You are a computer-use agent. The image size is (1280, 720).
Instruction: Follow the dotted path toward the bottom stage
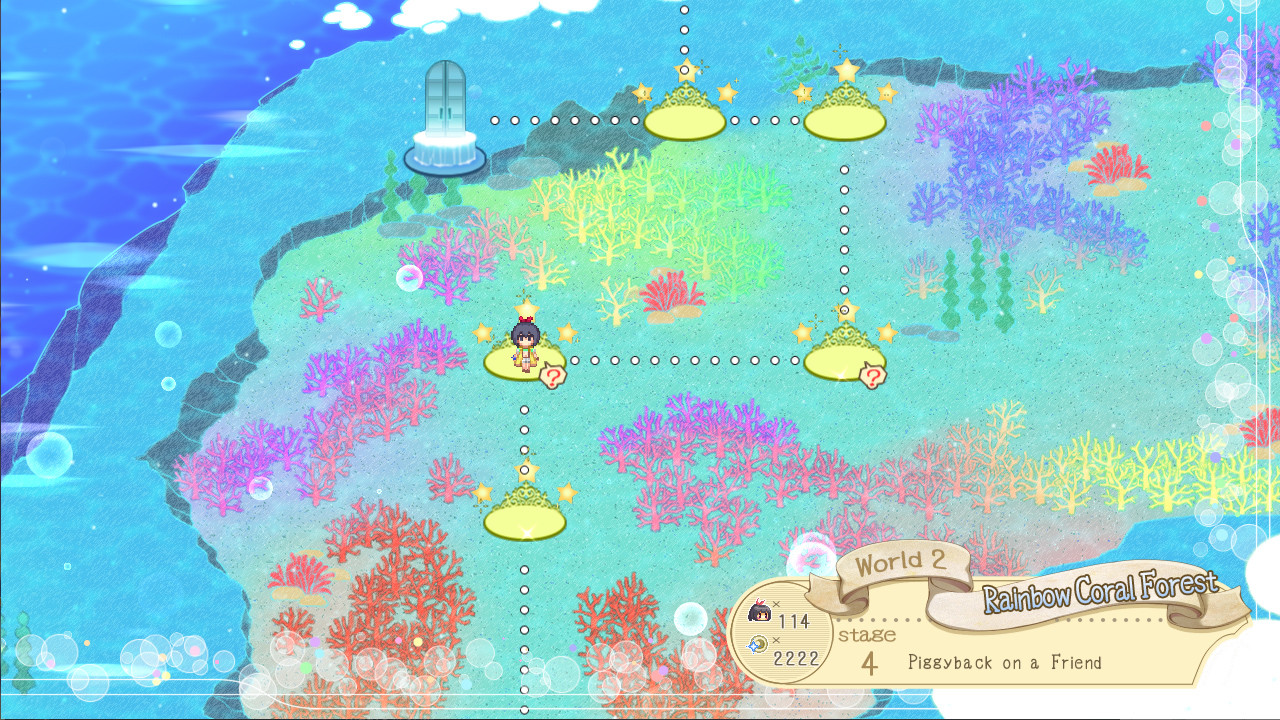point(522,430)
